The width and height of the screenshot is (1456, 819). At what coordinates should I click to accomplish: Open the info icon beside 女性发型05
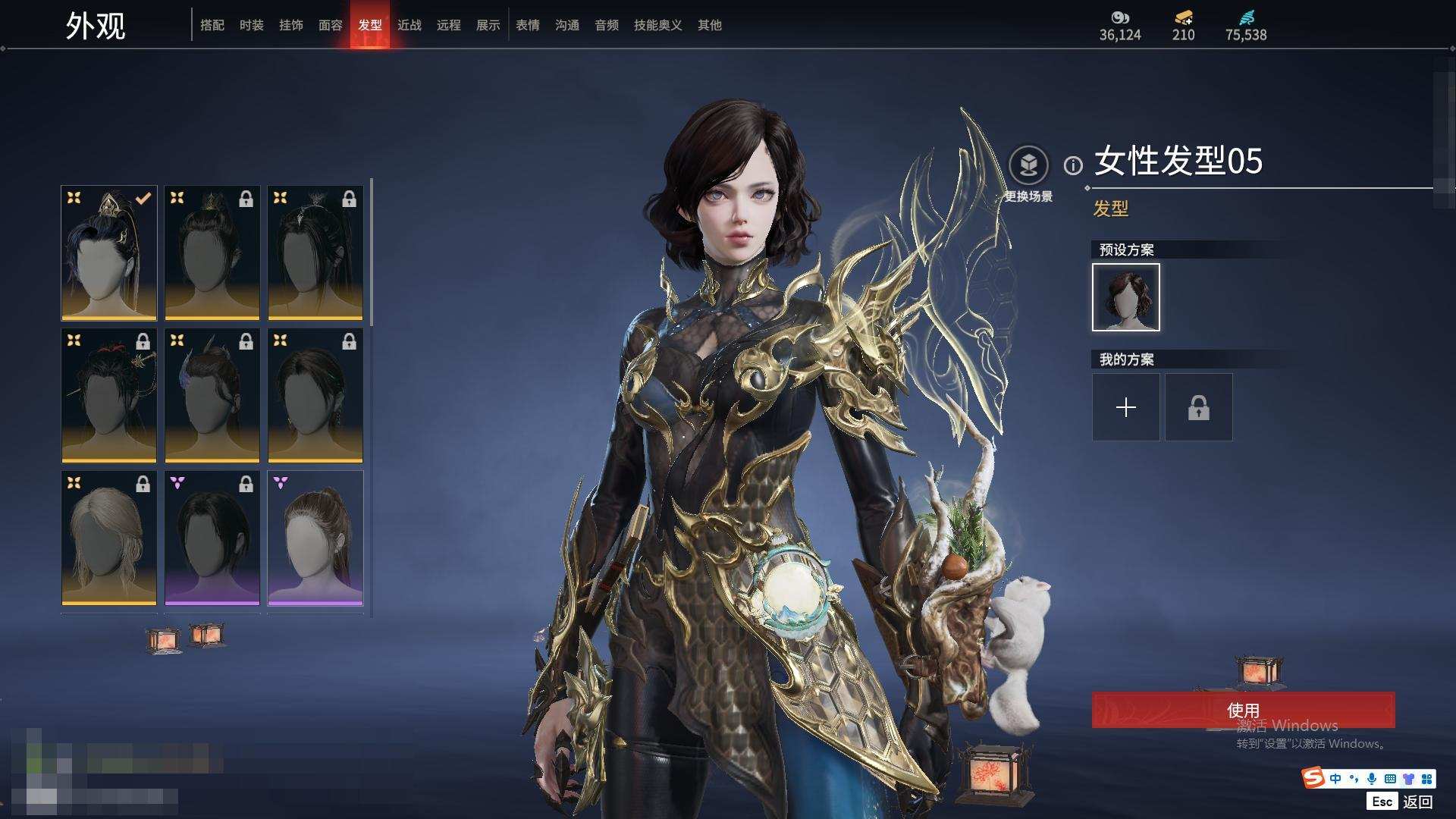(x=1073, y=165)
